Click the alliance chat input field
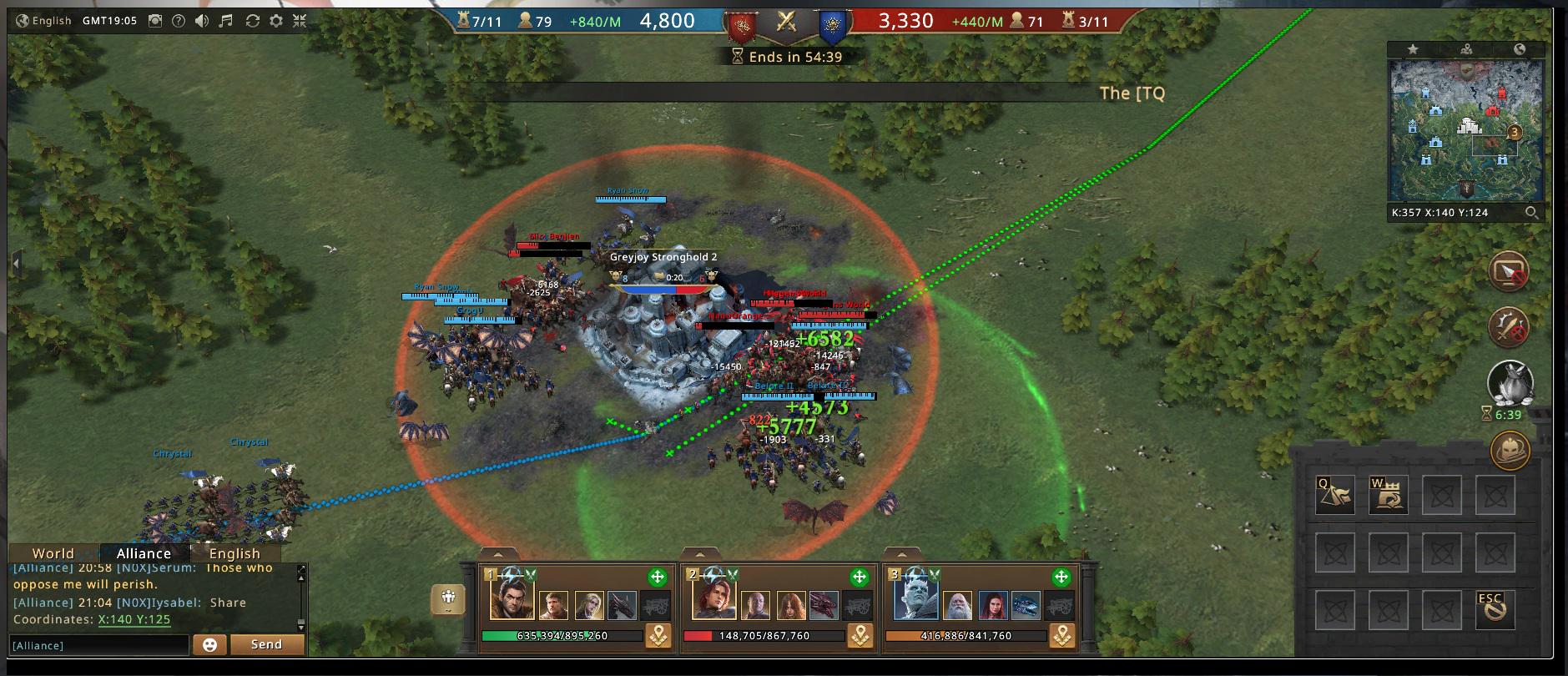The image size is (1568, 676). pos(98,645)
